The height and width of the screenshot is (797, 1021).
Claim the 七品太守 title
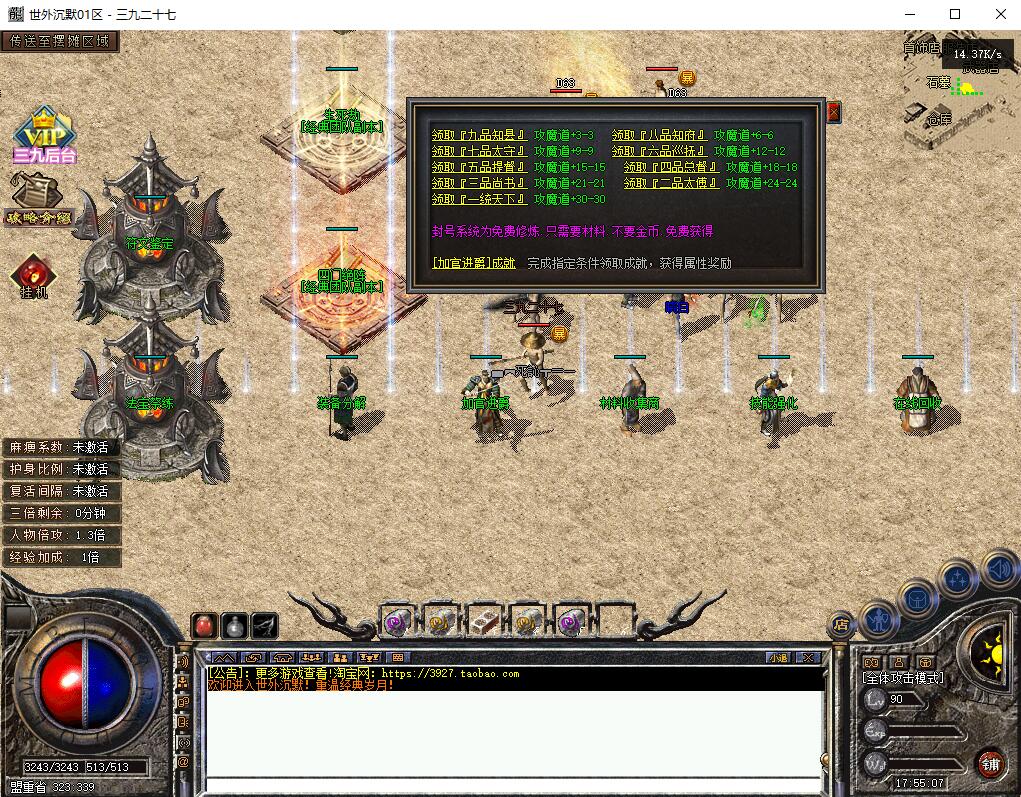point(479,152)
